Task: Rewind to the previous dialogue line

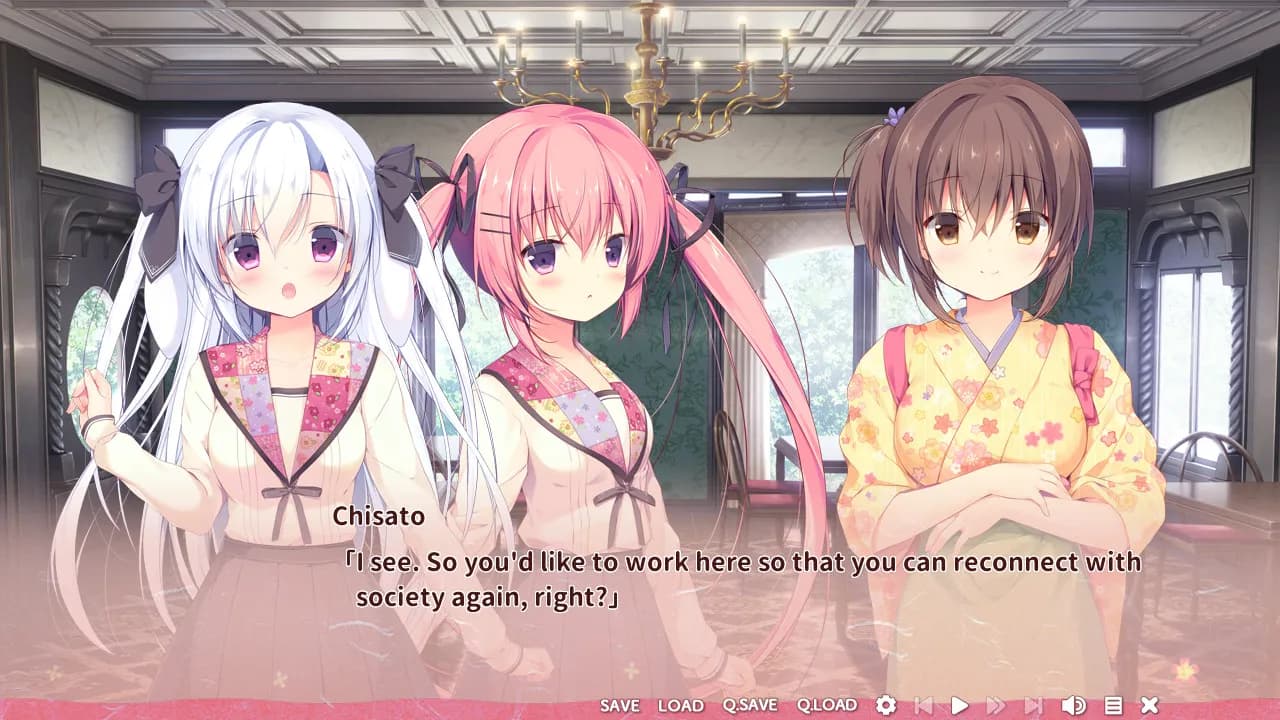Action: 924,705
